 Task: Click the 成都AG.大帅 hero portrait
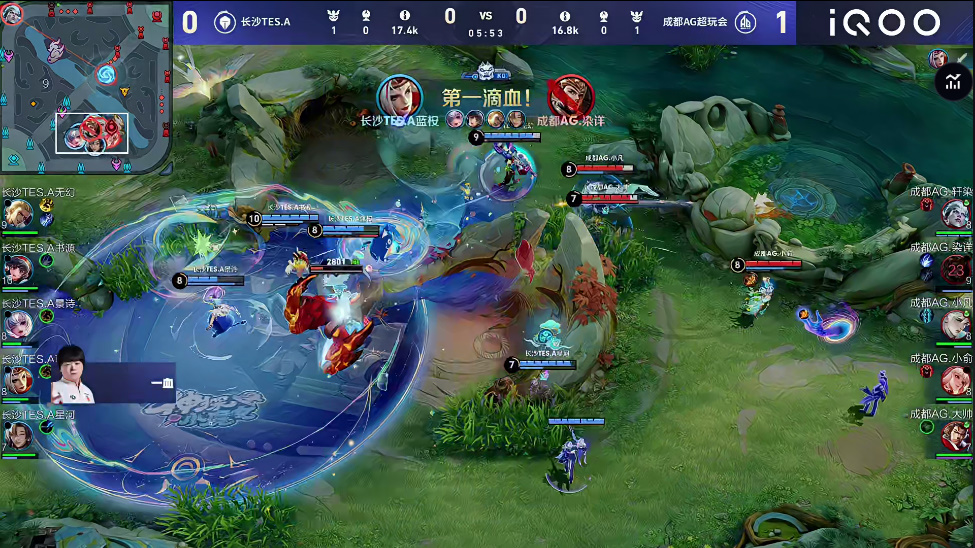pyautogui.click(x=956, y=435)
